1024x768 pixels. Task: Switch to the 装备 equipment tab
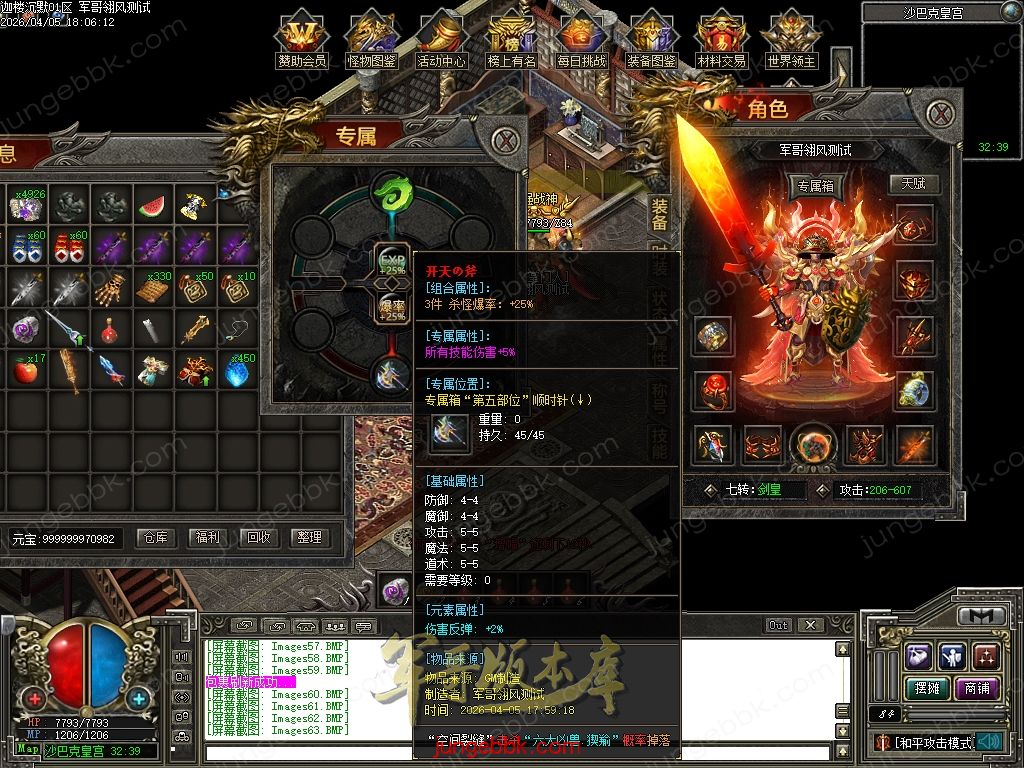click(x=659, y=215)
